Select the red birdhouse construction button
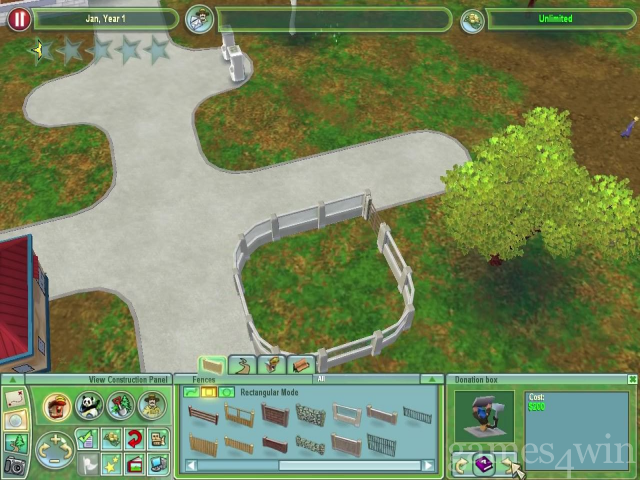Viewport: 640px width, 480px height. (58, 407)
